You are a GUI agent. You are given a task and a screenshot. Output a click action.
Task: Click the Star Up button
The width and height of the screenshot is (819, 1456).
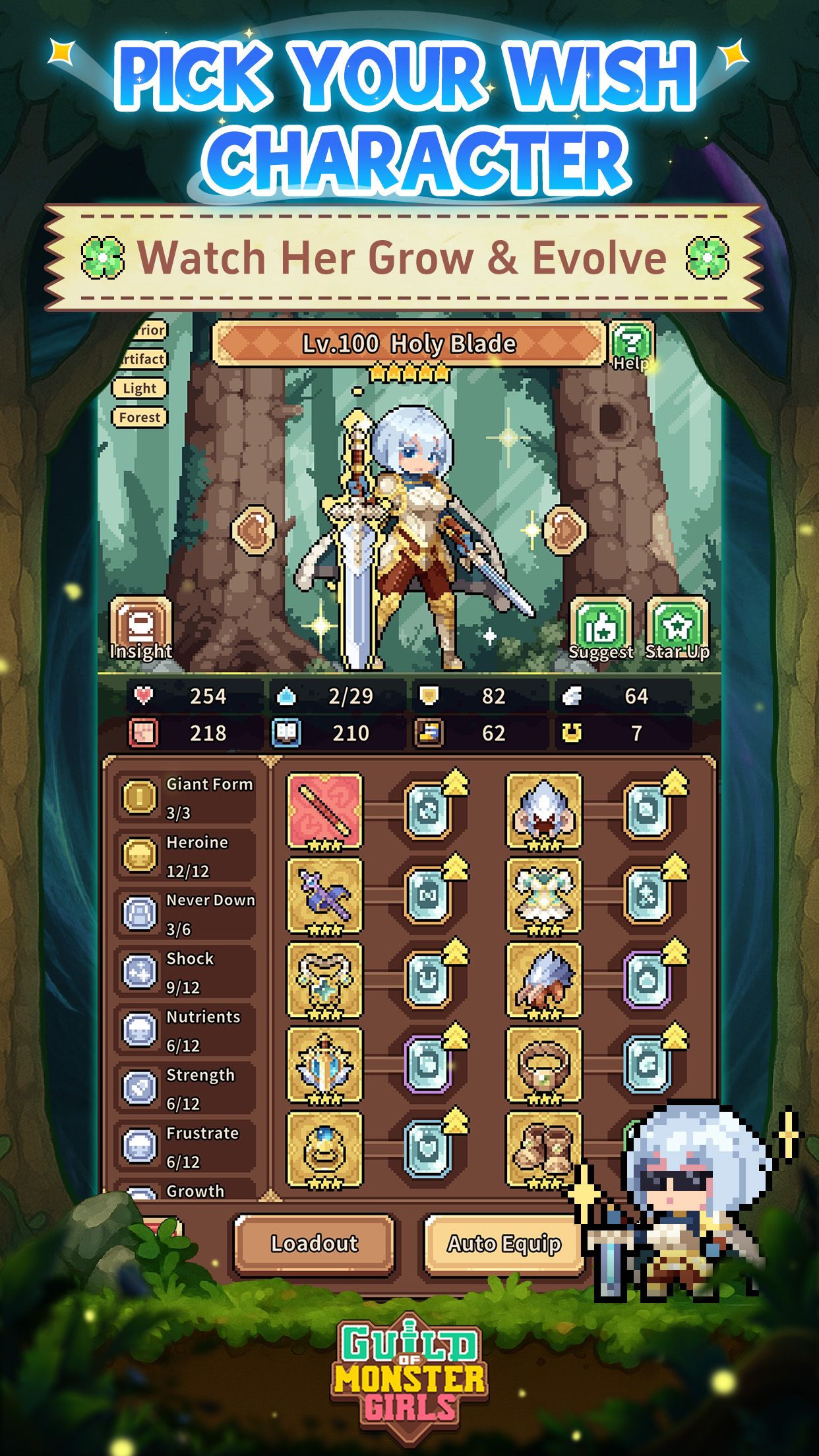coord(677,630)
